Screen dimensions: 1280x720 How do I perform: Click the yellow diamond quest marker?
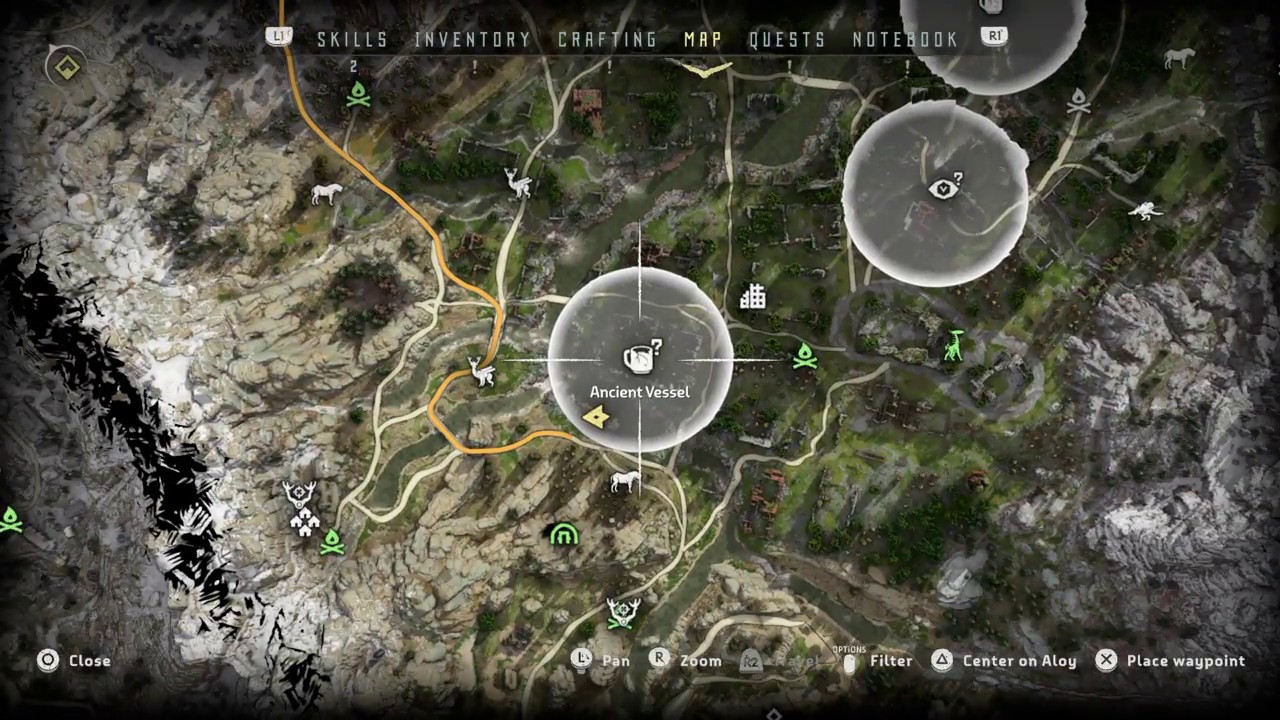(67, 68)
